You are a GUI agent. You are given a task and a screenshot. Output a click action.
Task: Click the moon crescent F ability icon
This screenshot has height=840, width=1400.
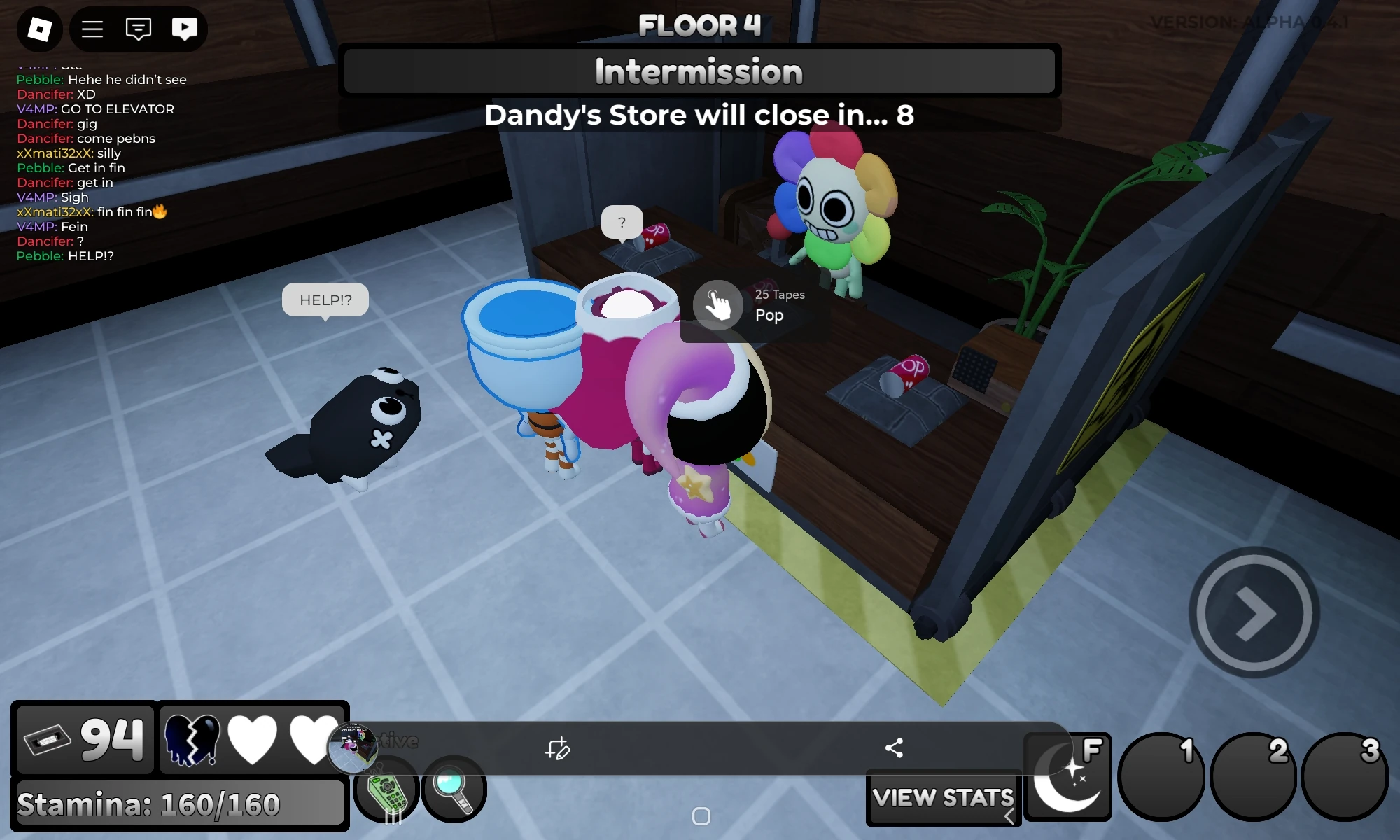tap(1066, 777)
